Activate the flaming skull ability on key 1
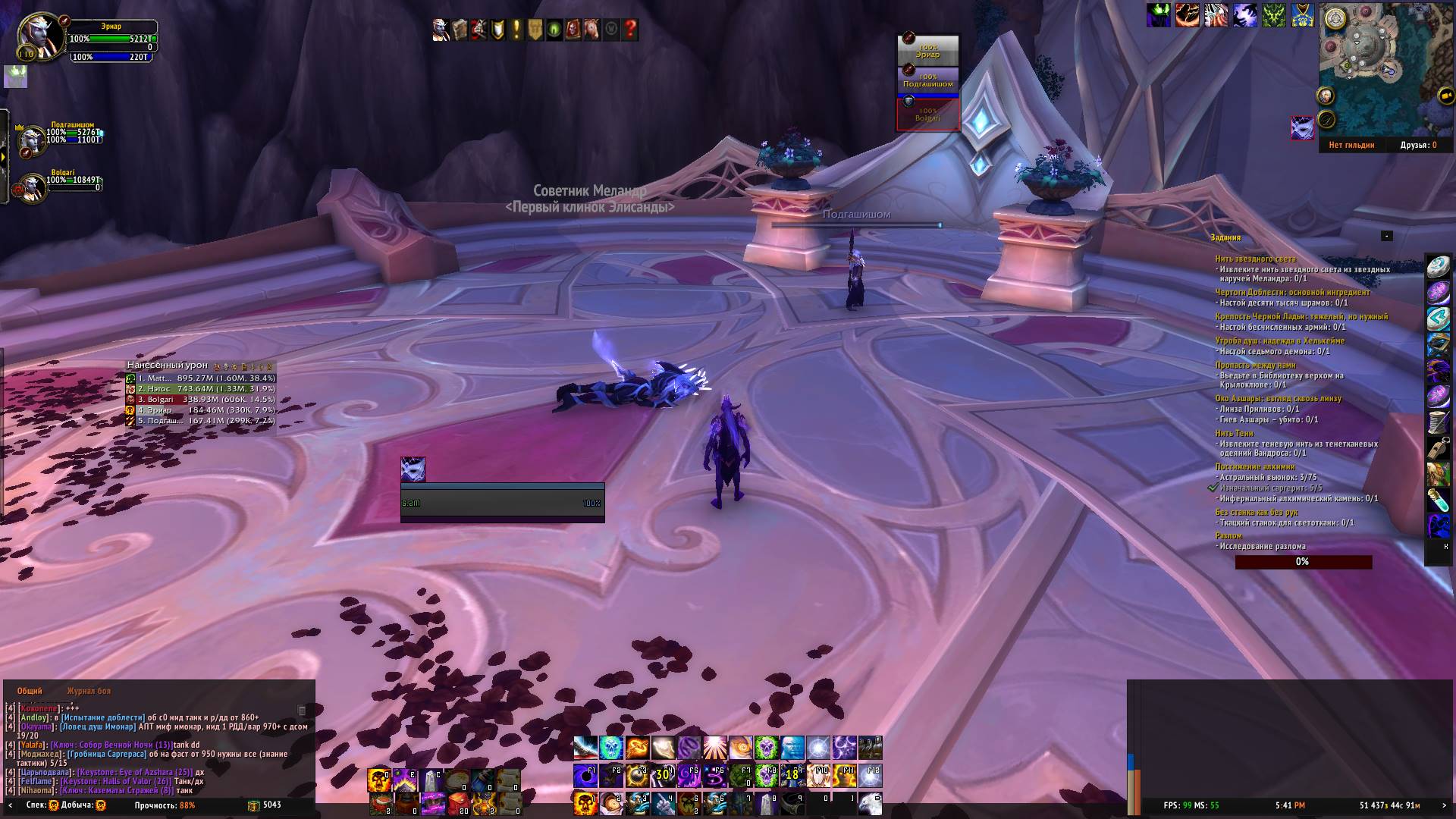 pos(585,803)
